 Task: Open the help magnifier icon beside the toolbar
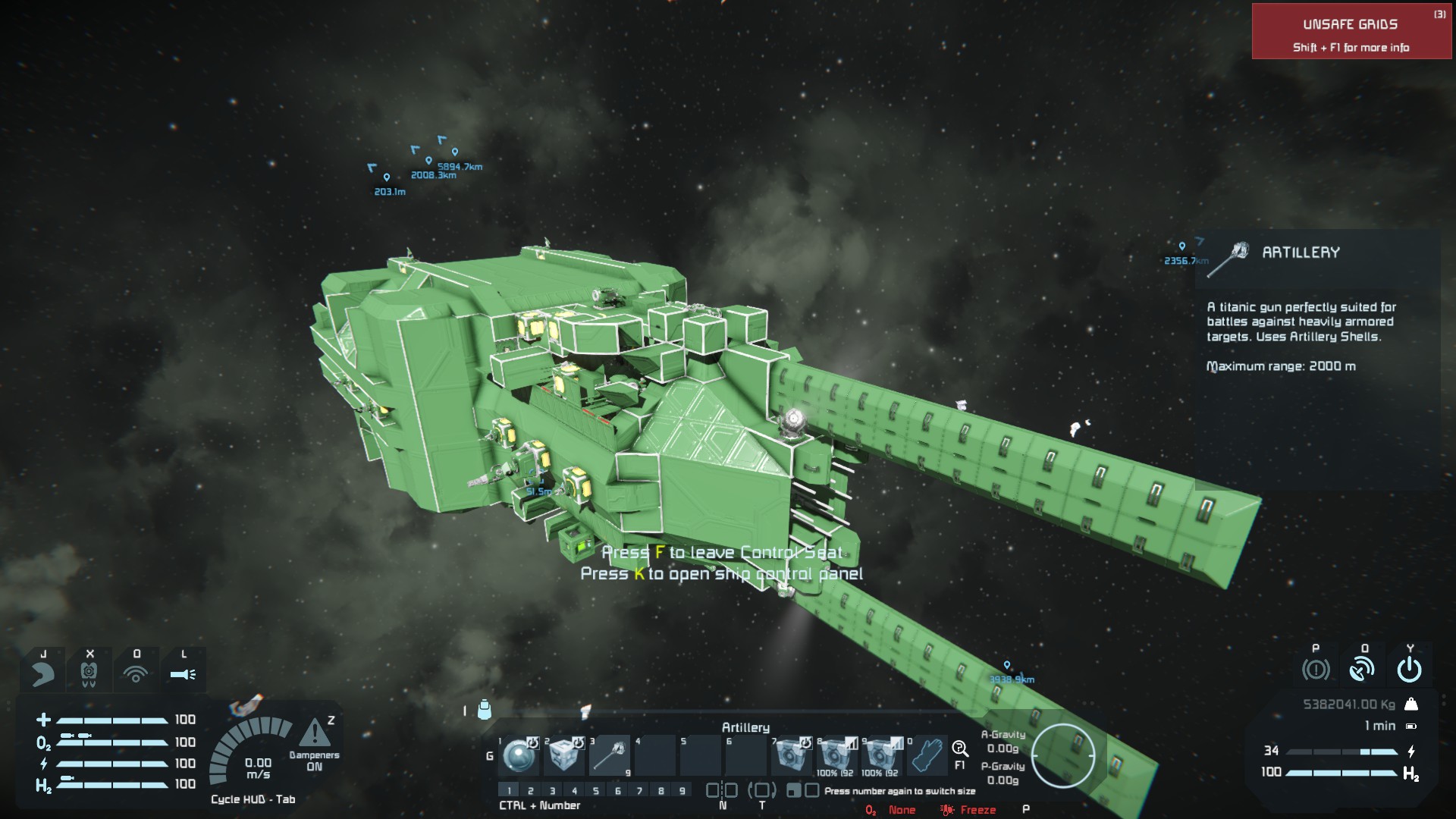[960, 750]
